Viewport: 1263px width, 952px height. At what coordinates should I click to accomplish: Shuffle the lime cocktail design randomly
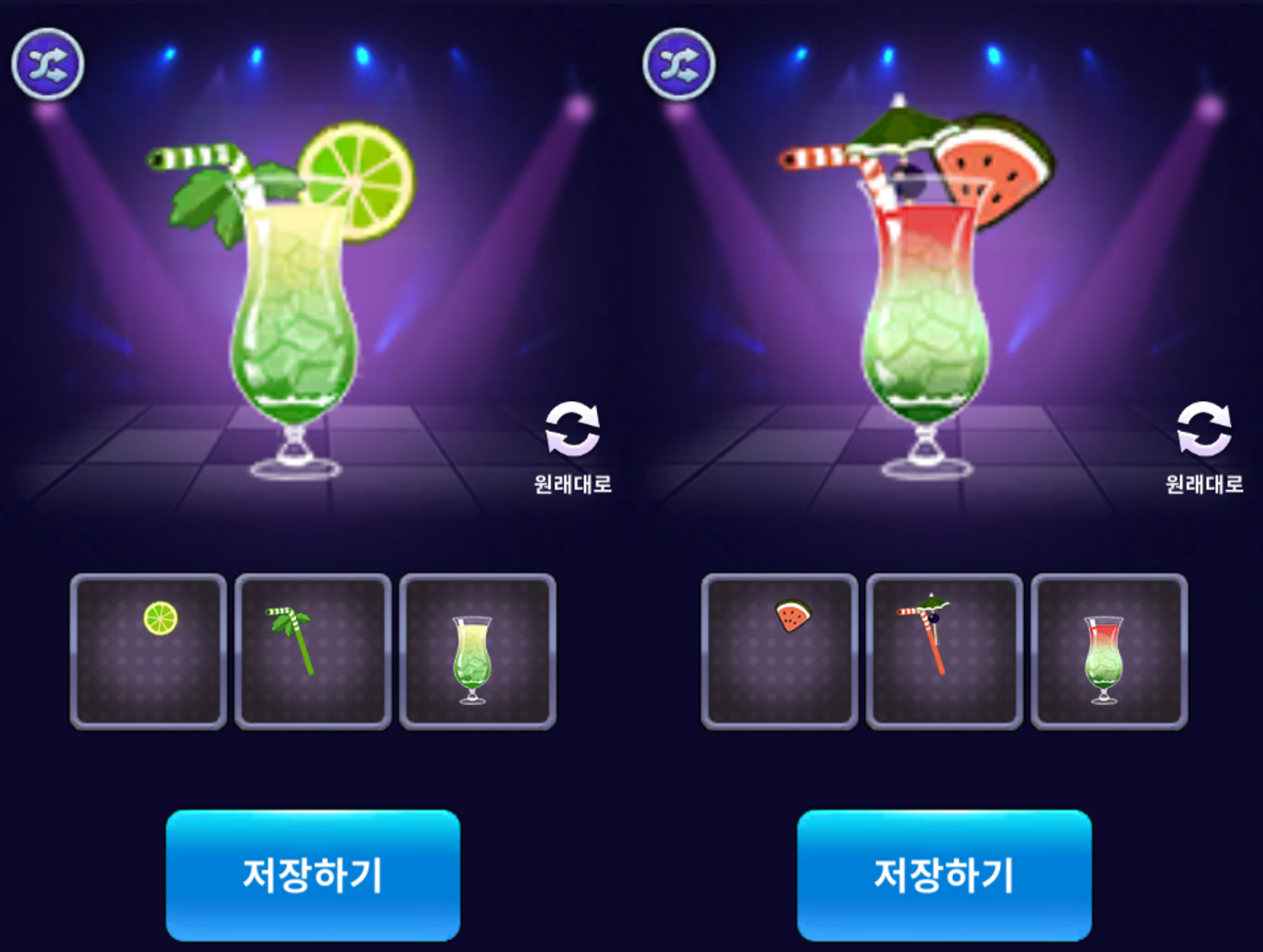click(48, 64)
